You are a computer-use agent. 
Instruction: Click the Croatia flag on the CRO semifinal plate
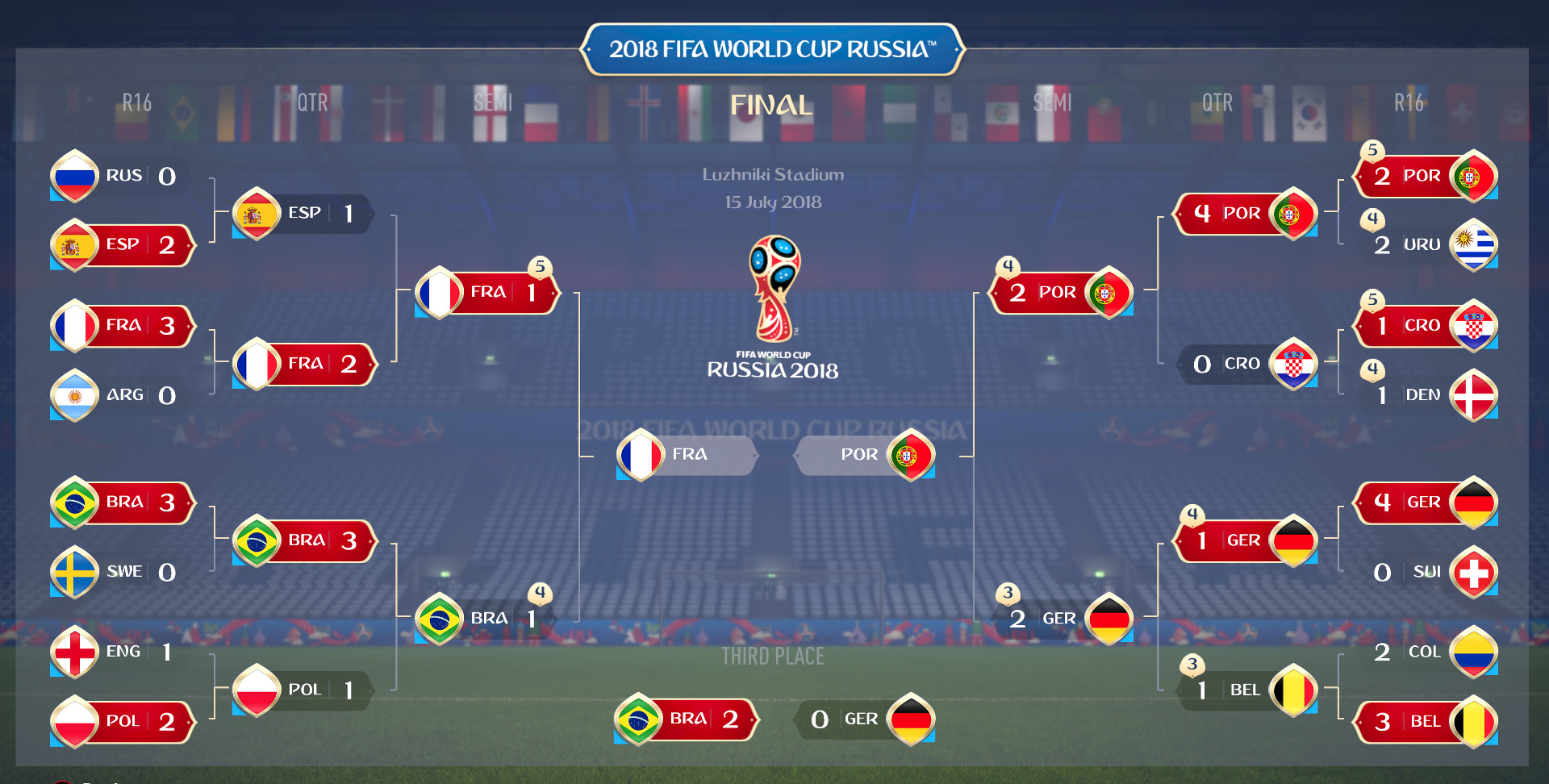(x=1293, y=364)
